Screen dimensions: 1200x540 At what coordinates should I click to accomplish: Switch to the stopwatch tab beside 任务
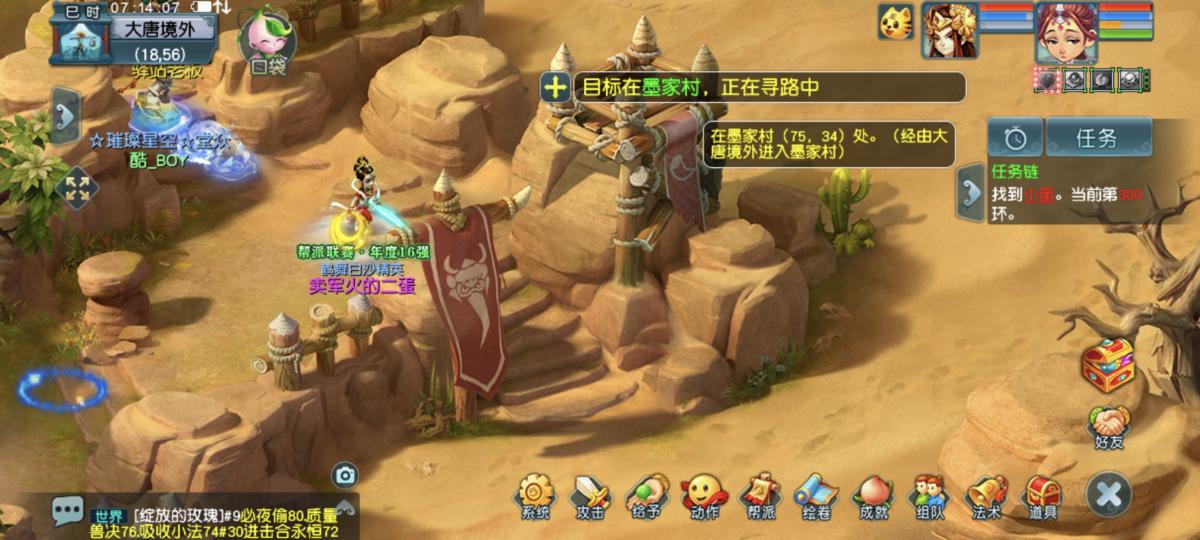coord(1015,138)
